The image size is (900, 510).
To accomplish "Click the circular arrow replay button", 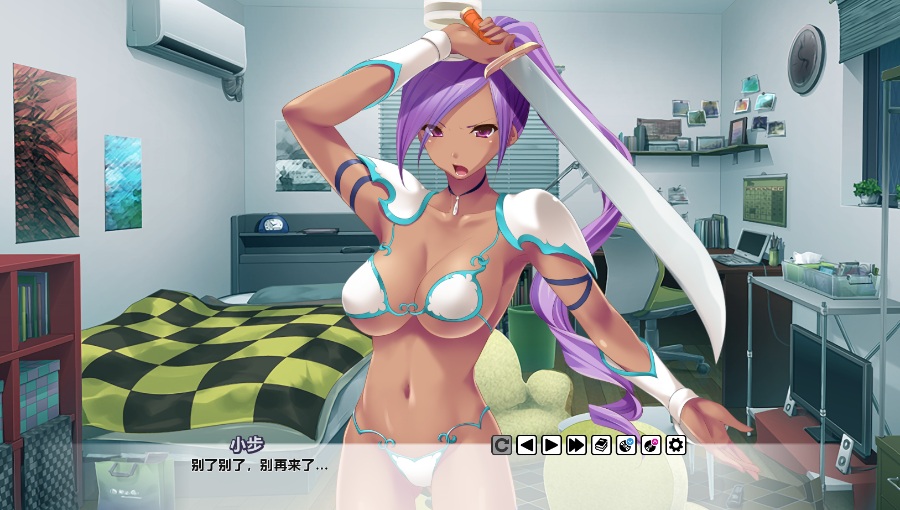I will tap(501, 445).
